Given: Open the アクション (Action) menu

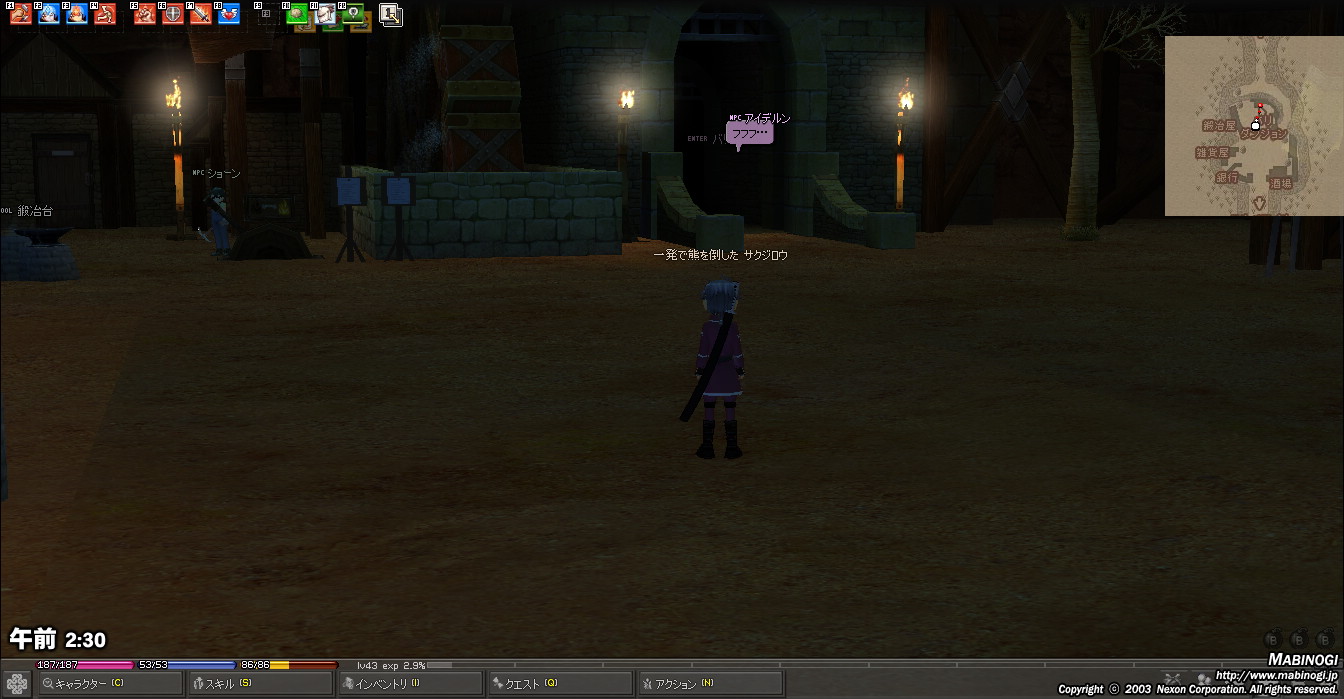Looking at the screenshot, I should 710,684.
